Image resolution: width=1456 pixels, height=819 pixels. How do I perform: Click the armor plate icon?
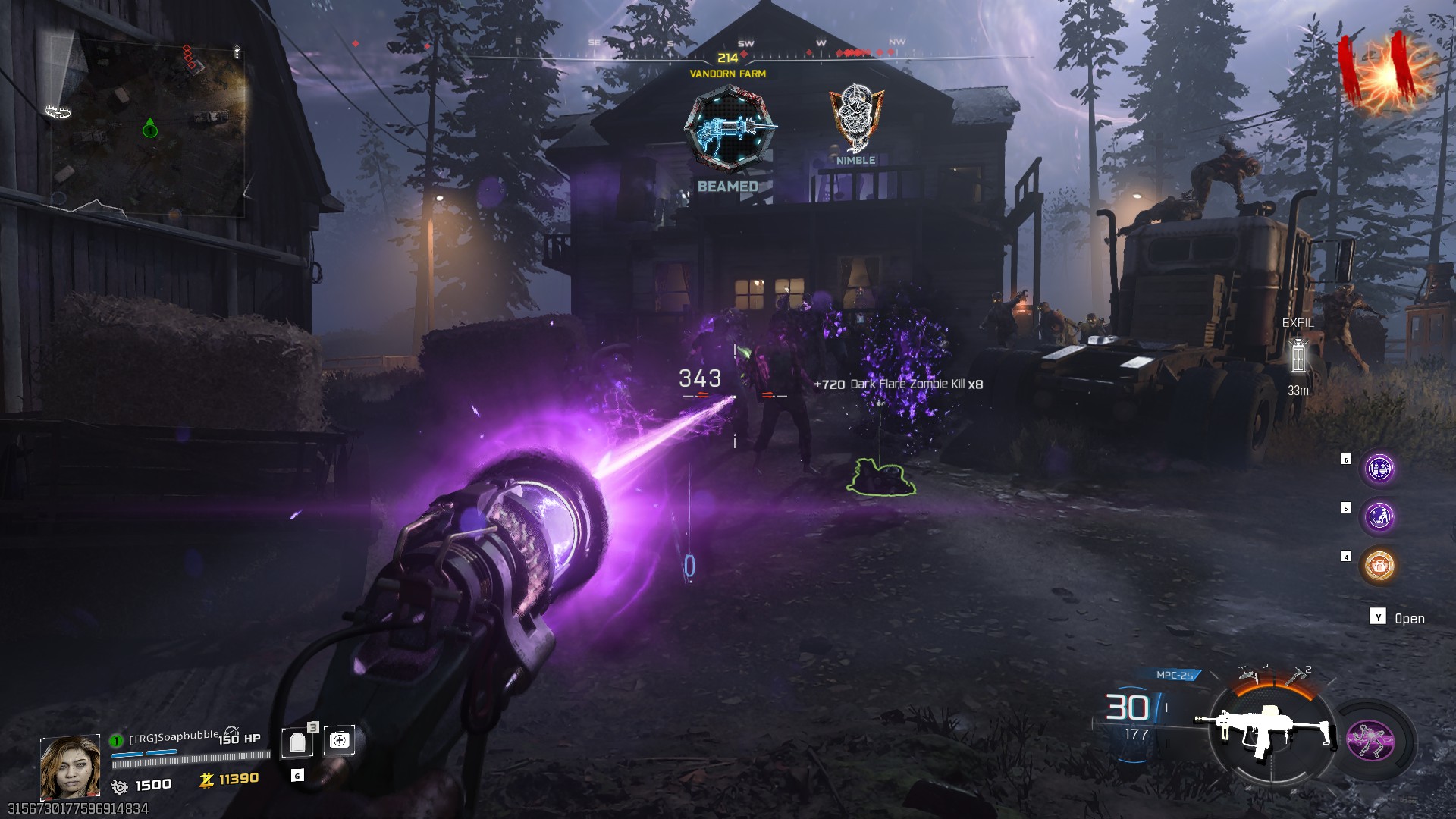click(297, 742)
